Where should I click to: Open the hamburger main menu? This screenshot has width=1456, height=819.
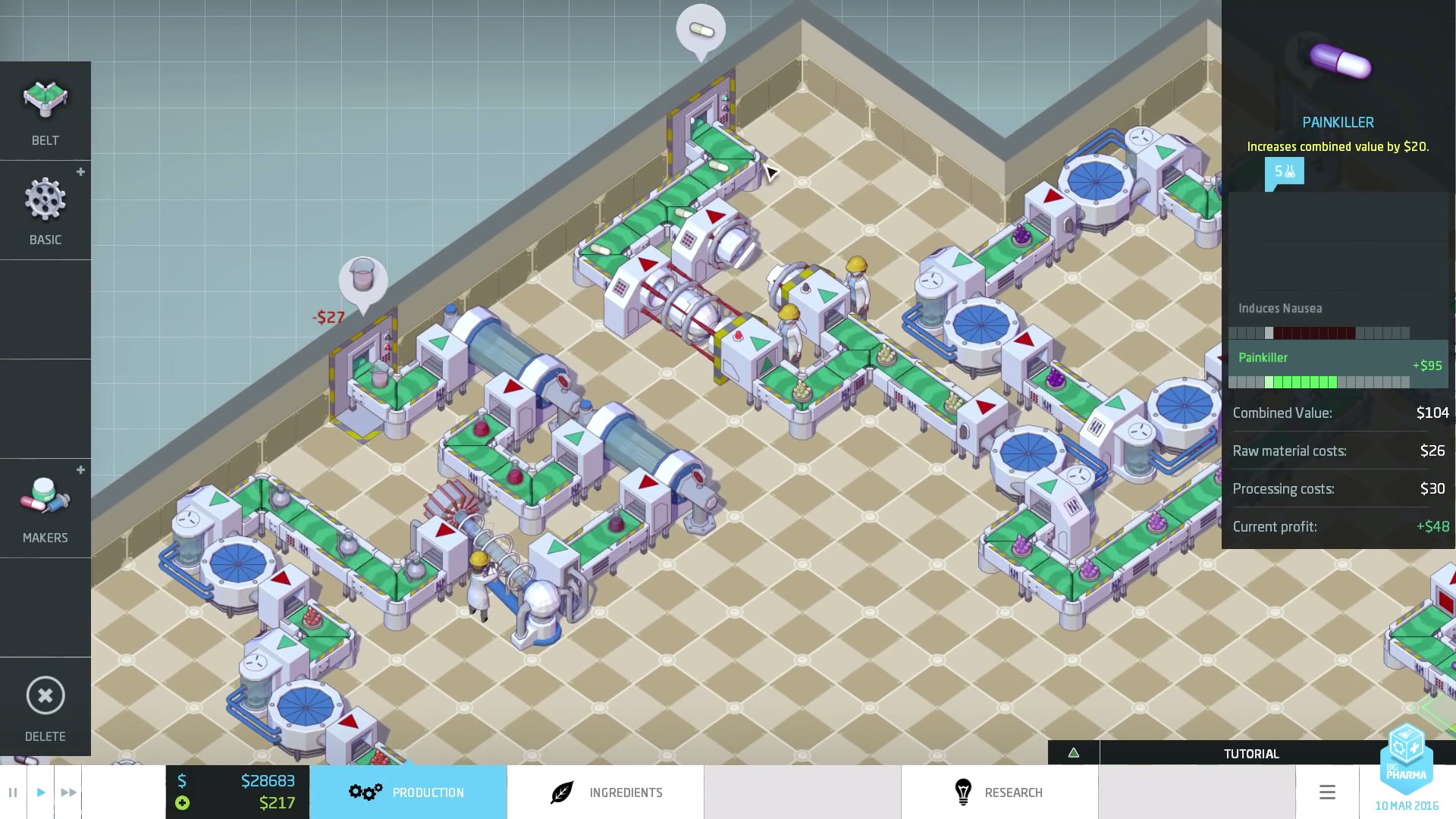point(1327,792)
